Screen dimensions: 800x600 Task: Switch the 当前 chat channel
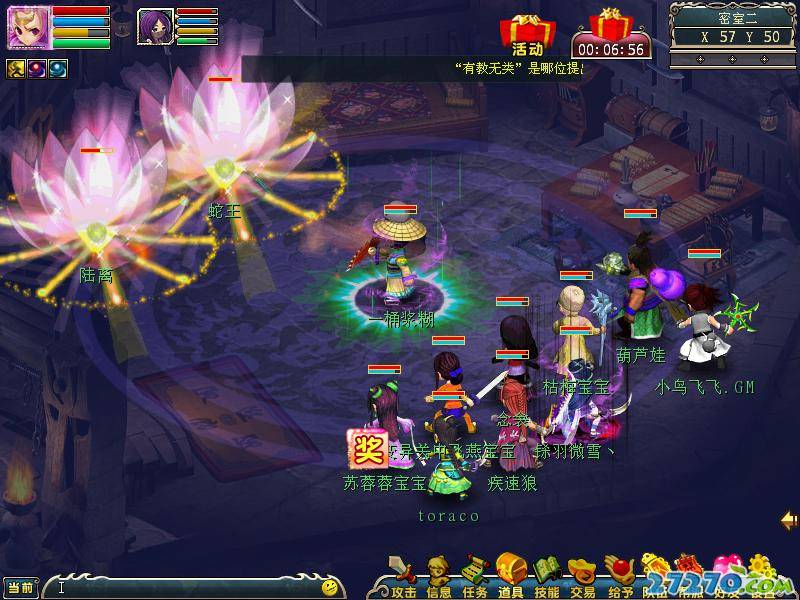point(21,587)
